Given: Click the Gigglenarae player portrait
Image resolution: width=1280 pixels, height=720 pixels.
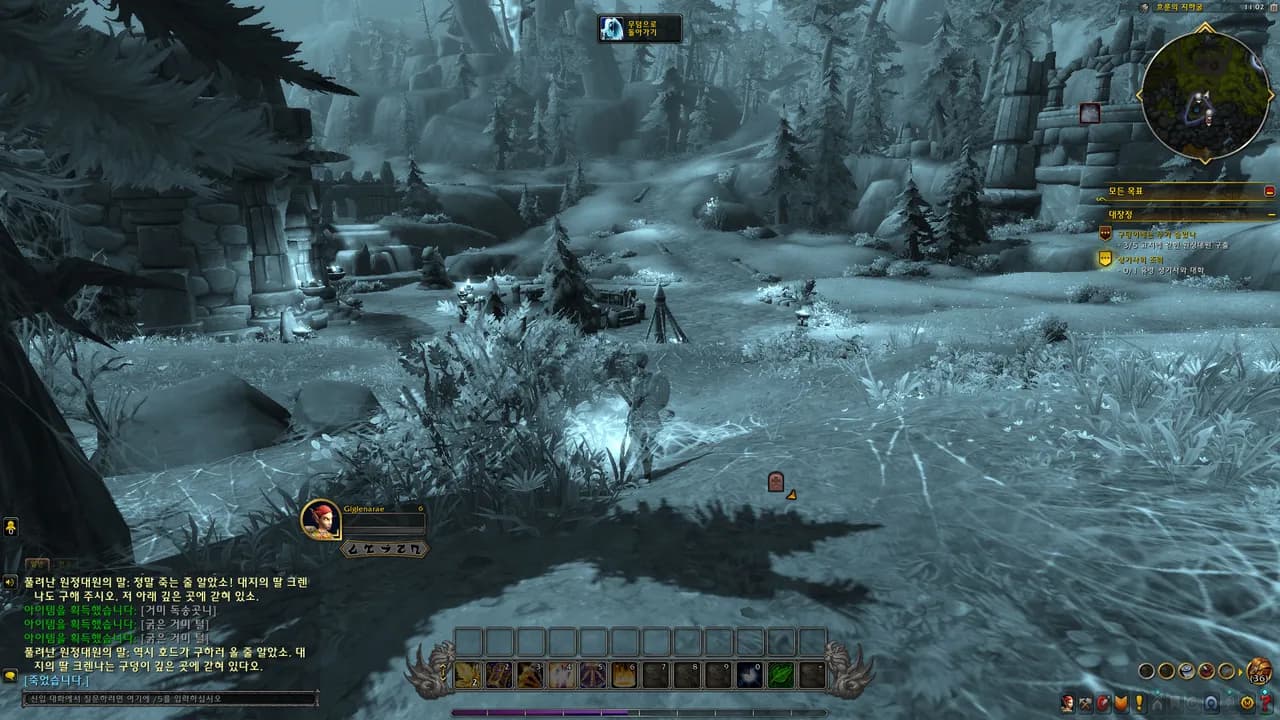Looking at the screenshot, I should pos(321,520).
